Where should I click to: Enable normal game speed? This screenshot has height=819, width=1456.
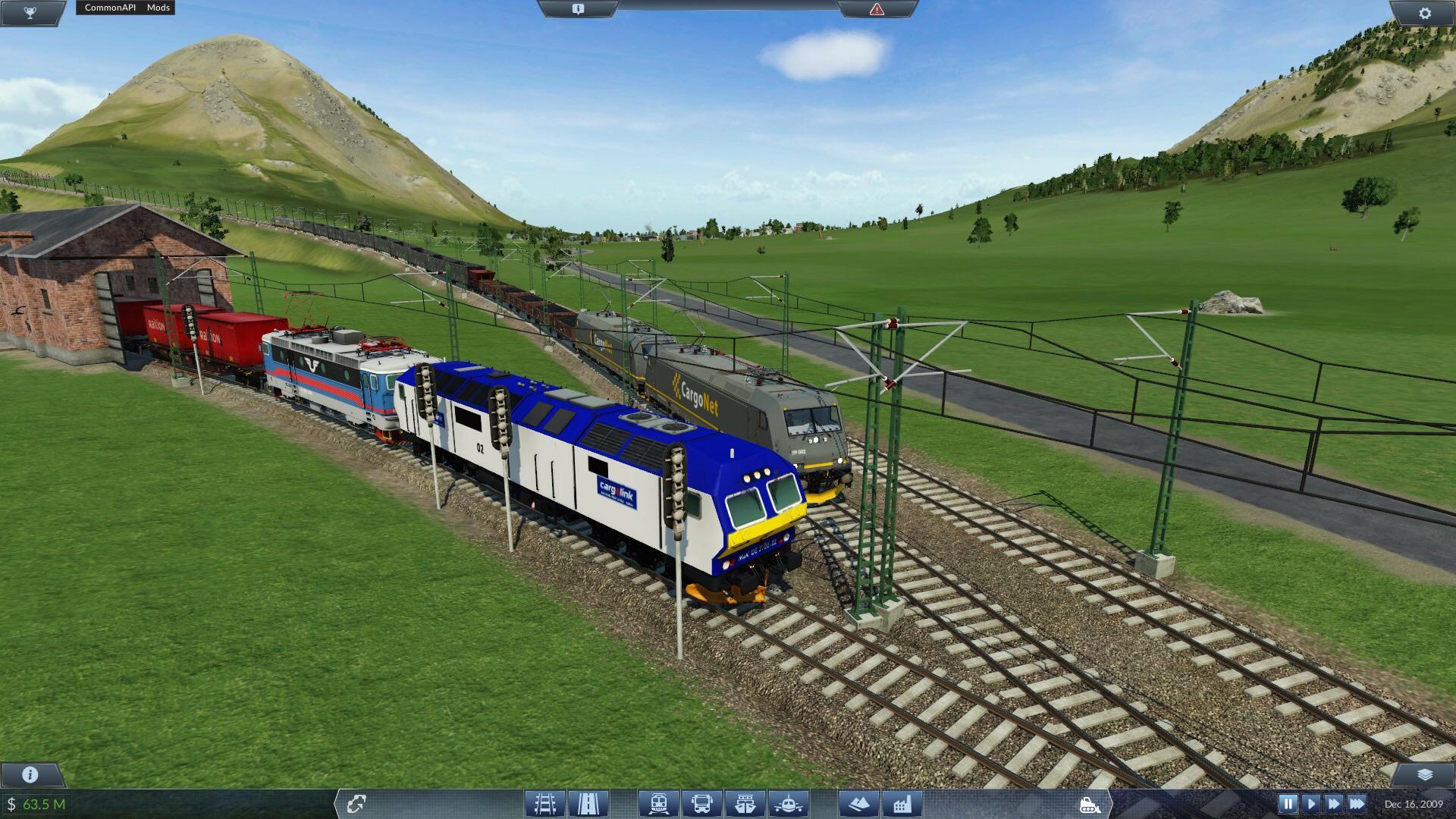(x=1311, y=802)
